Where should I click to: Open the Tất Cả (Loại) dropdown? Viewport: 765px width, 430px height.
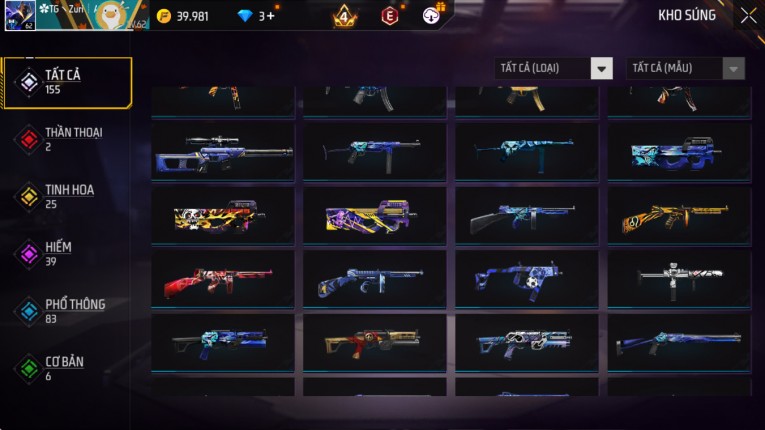pyautogui.click(x=554, y=68)
